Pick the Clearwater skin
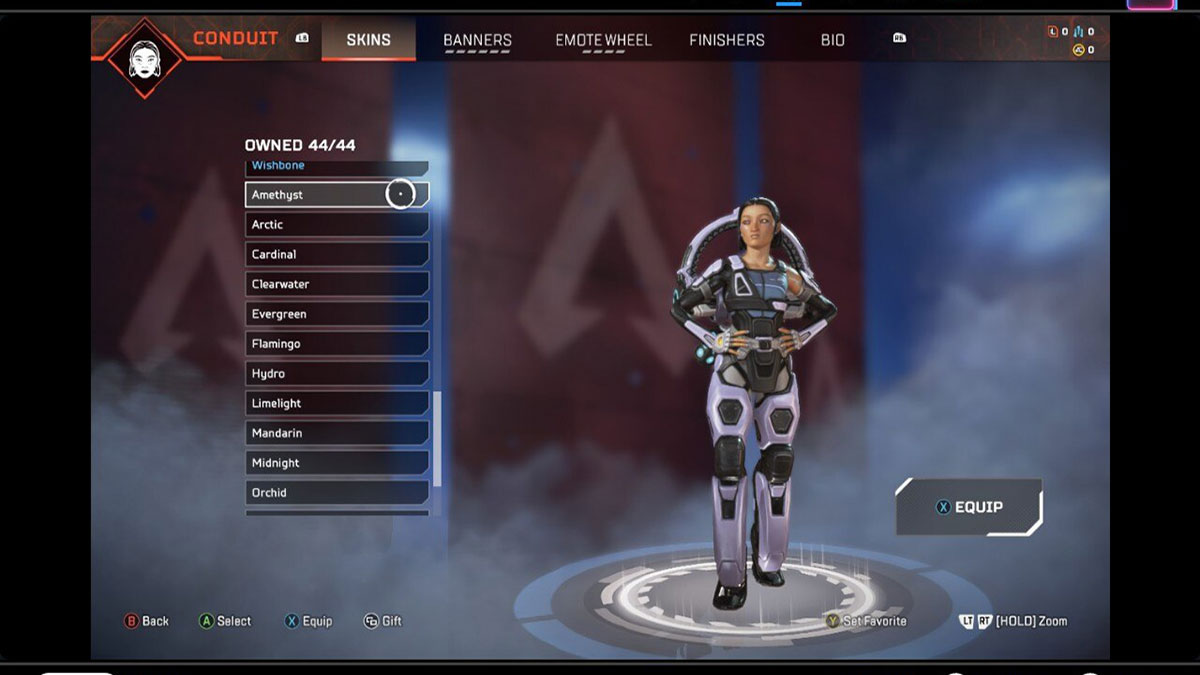Viewport: 1200px width, 675px height. coord(336,284)
